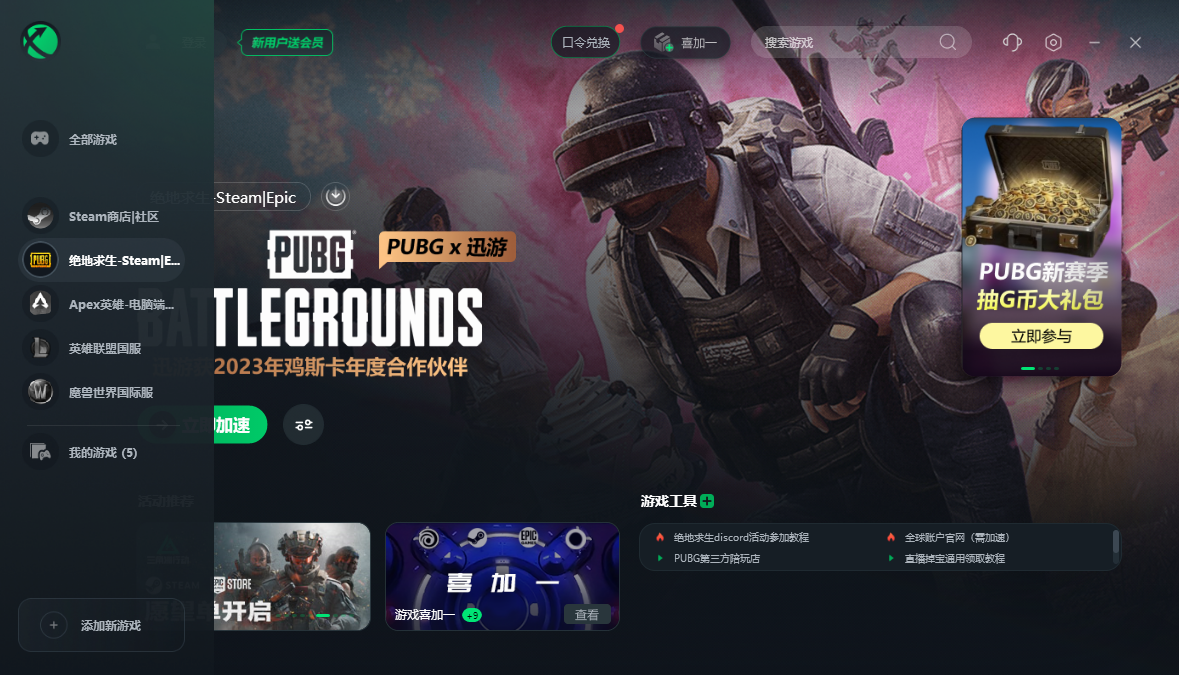The width and height of the screenshot is (1179, 675).
Task: Open 魔兽世界国际服 sidebar entry
Action: point(110,392)
